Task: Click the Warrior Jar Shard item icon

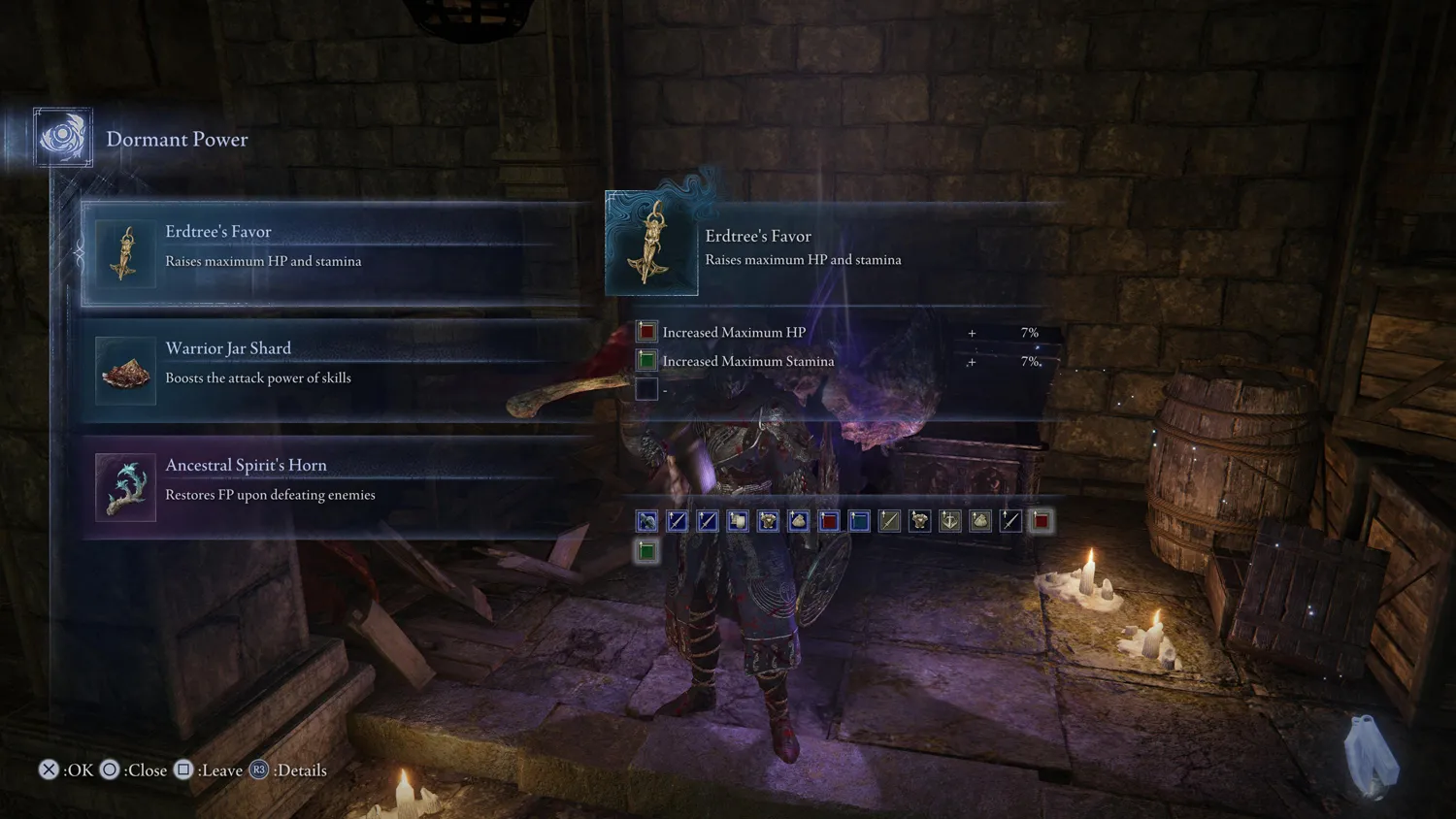Action: [125, 371]
